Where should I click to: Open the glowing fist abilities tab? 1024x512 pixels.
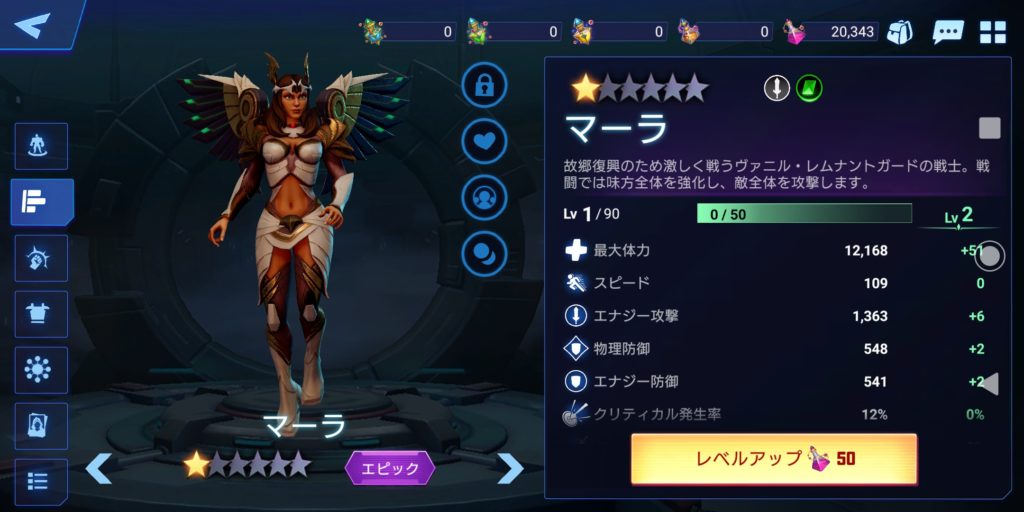tap(41, 259)
